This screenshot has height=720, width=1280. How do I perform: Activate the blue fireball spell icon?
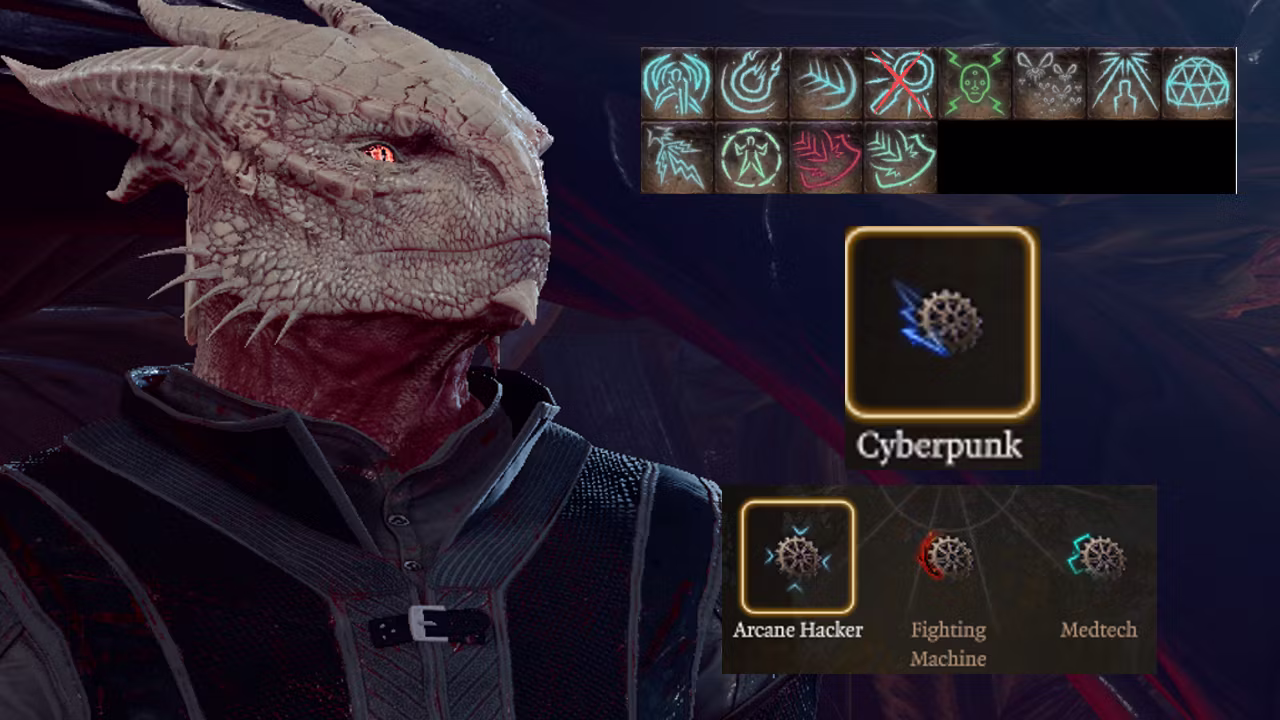751,83
